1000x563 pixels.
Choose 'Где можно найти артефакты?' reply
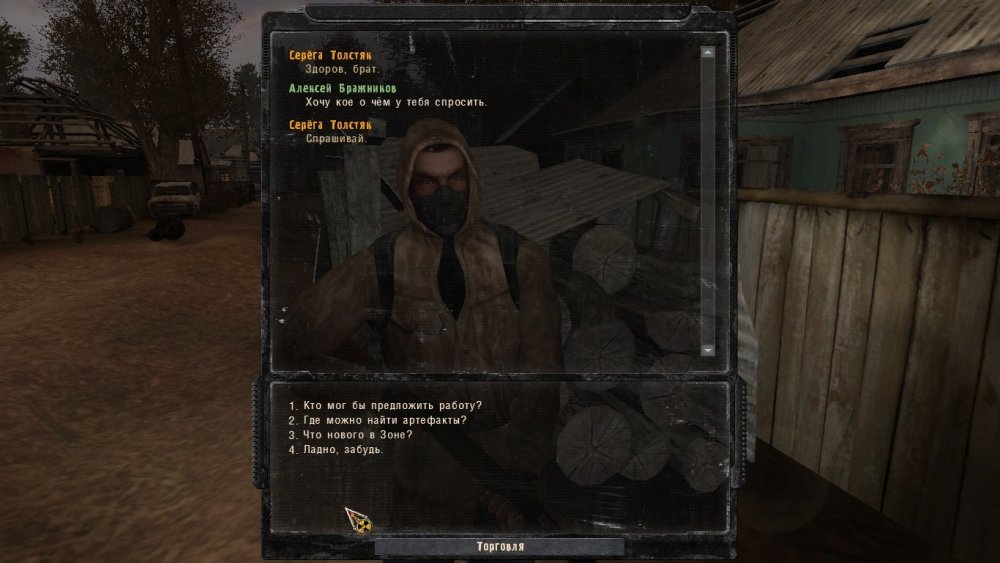tap(377, 420)
